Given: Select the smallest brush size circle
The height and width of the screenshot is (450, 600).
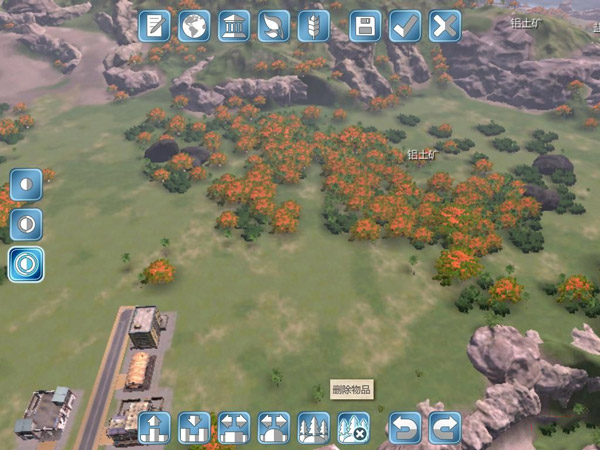Looking at the screenshot, I should pyautogui.click(x=26, y=185).
